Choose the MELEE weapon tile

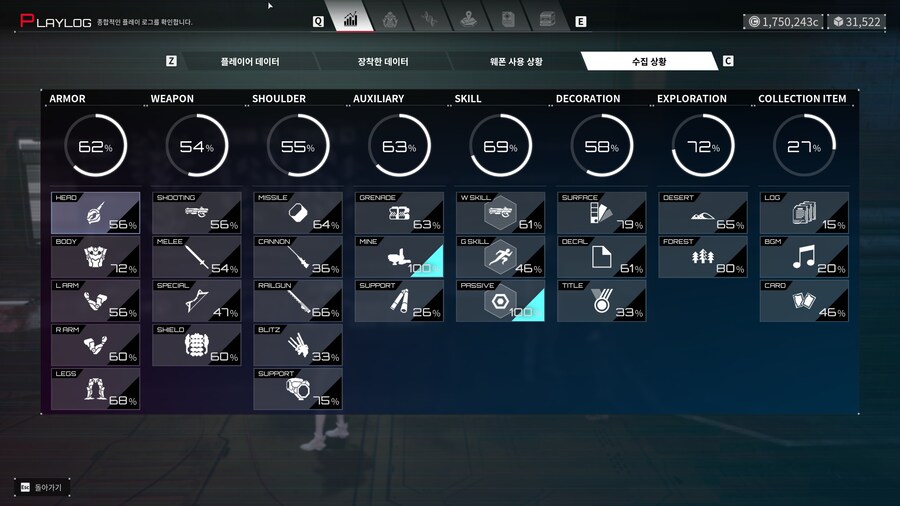[196, 257]
